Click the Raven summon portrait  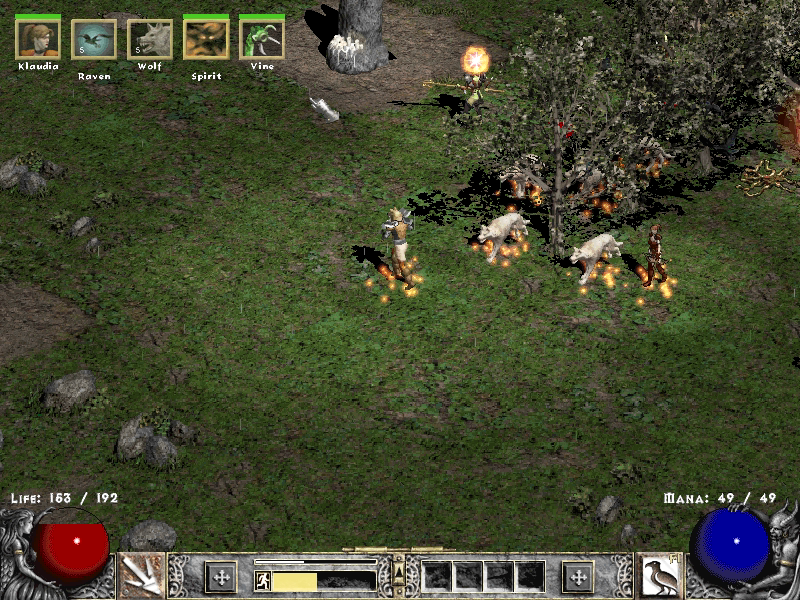pos(94,40)
